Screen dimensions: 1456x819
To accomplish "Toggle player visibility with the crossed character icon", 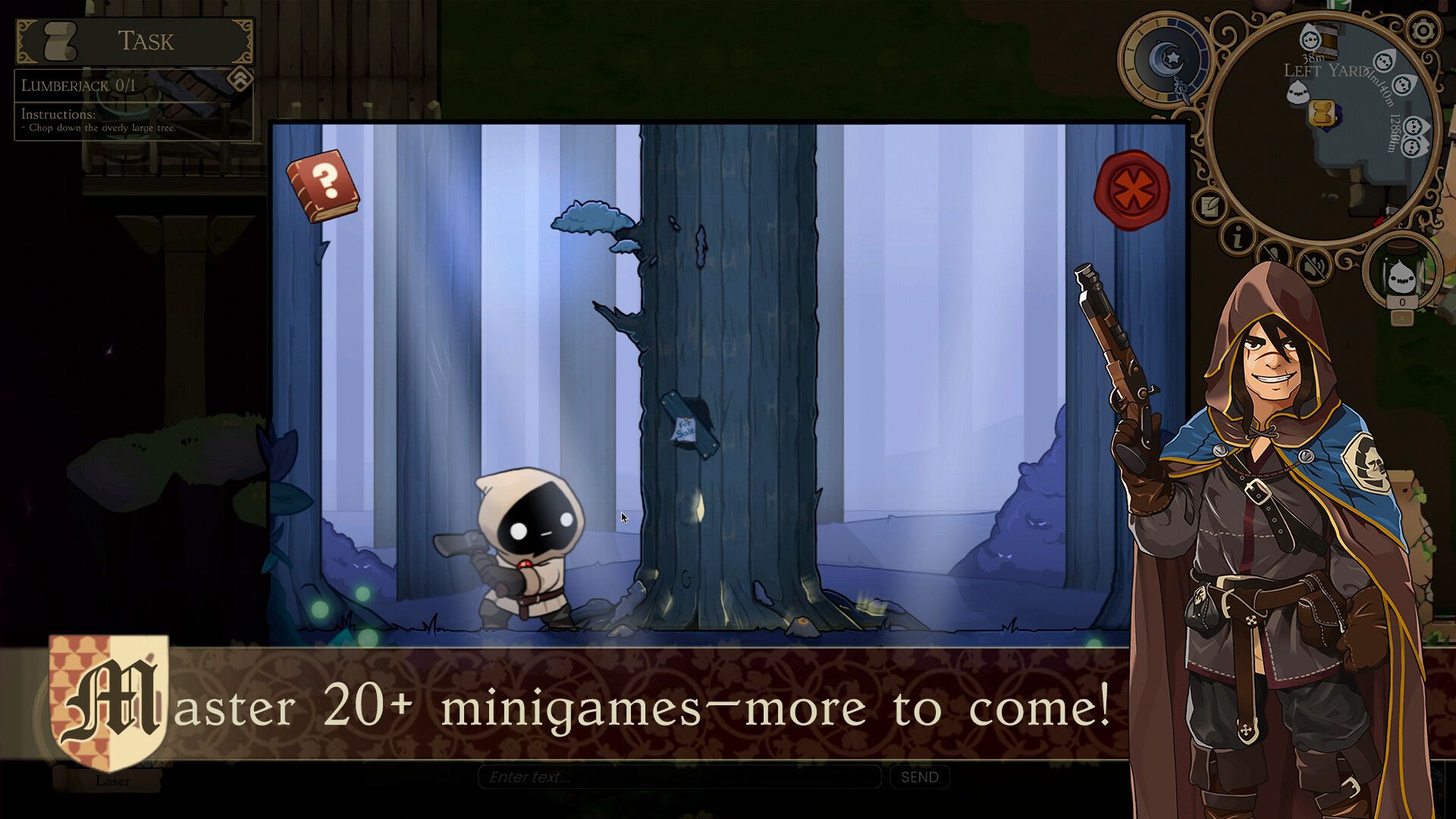I will pos(1273,254).
